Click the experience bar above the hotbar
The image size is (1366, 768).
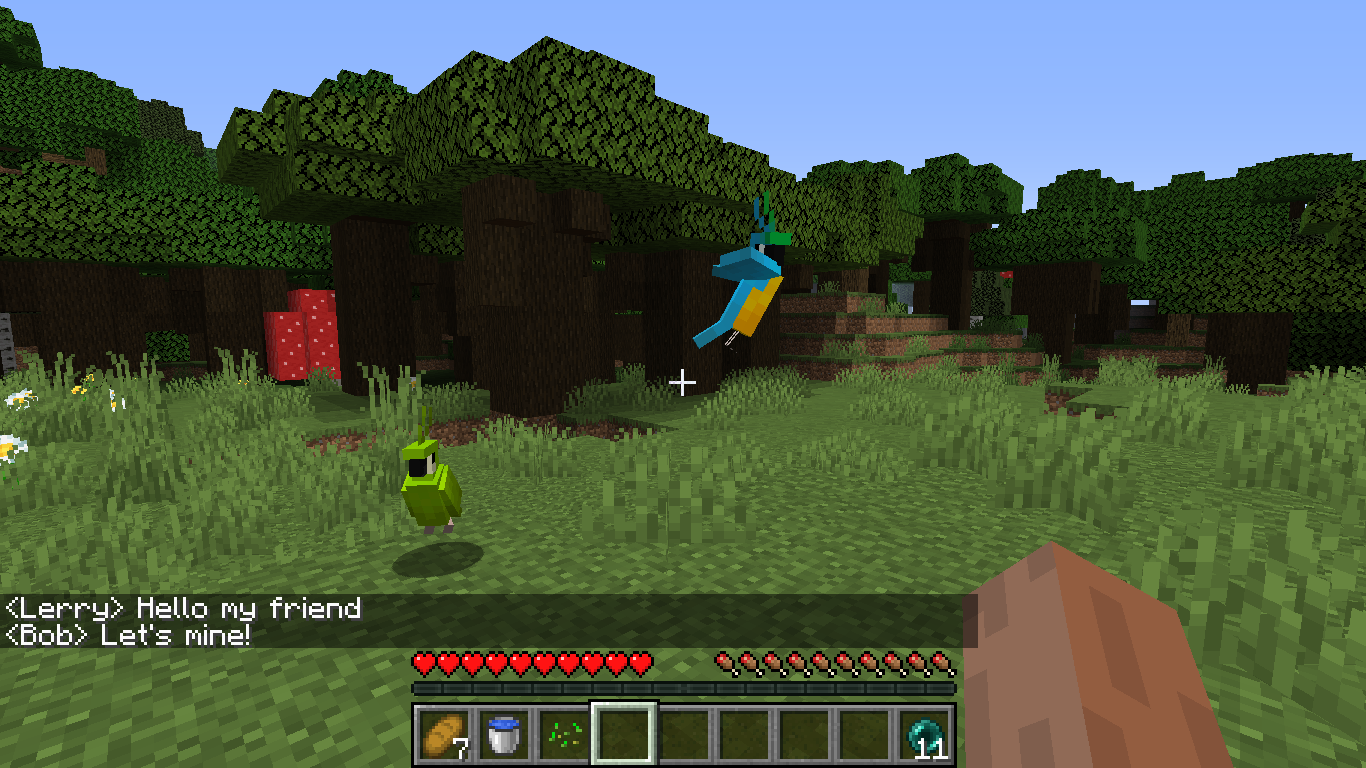(x=683, y=687)
